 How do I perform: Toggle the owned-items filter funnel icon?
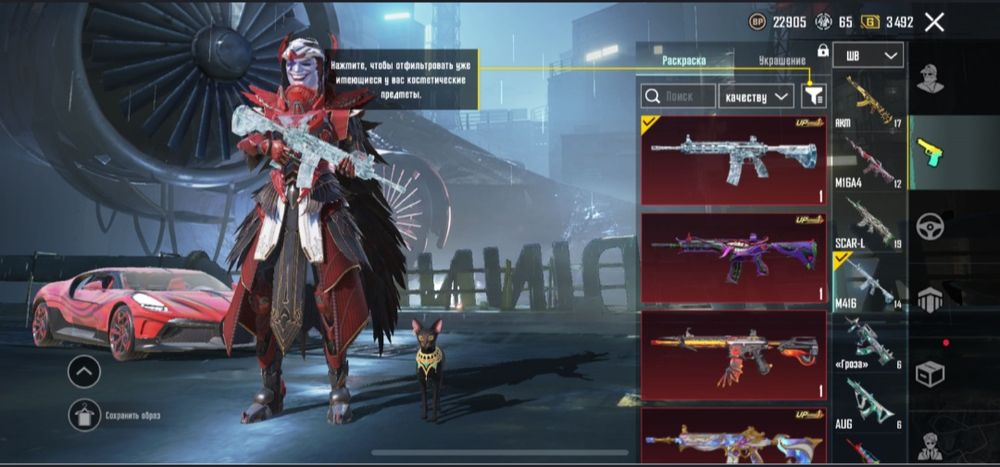point(814,95)
